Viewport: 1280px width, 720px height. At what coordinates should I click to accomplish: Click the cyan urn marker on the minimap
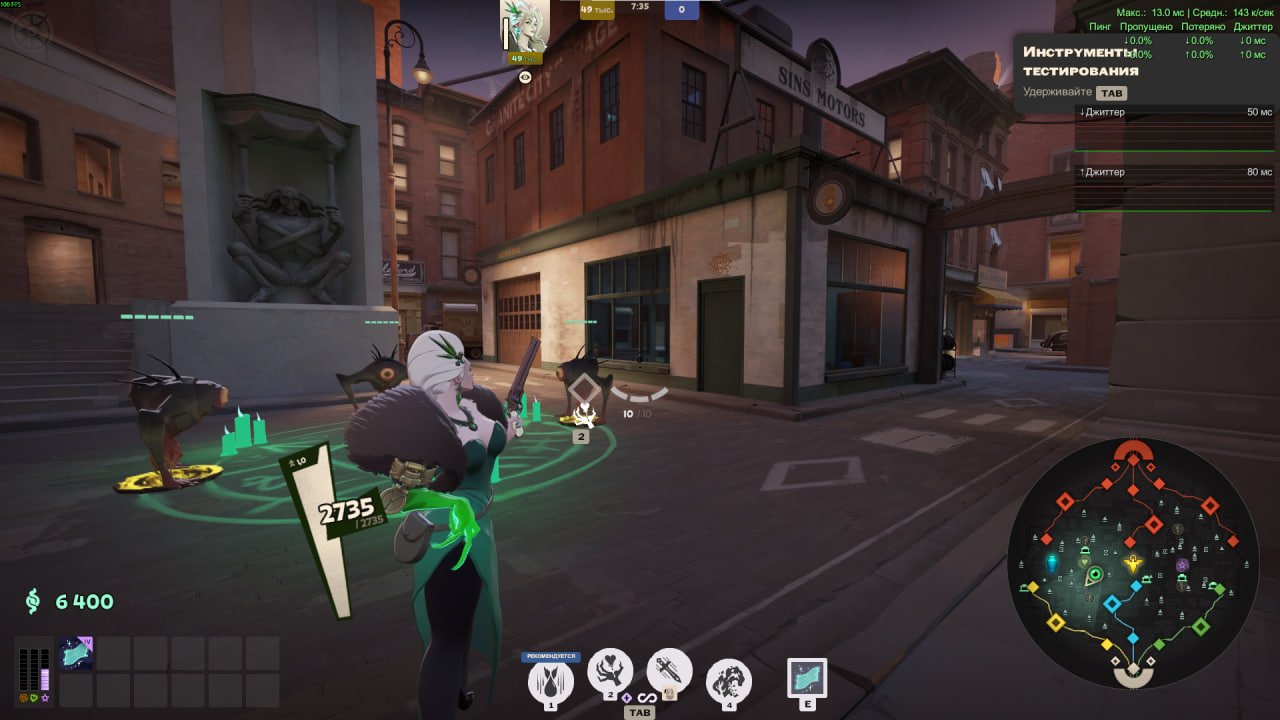coord(1051,563)
